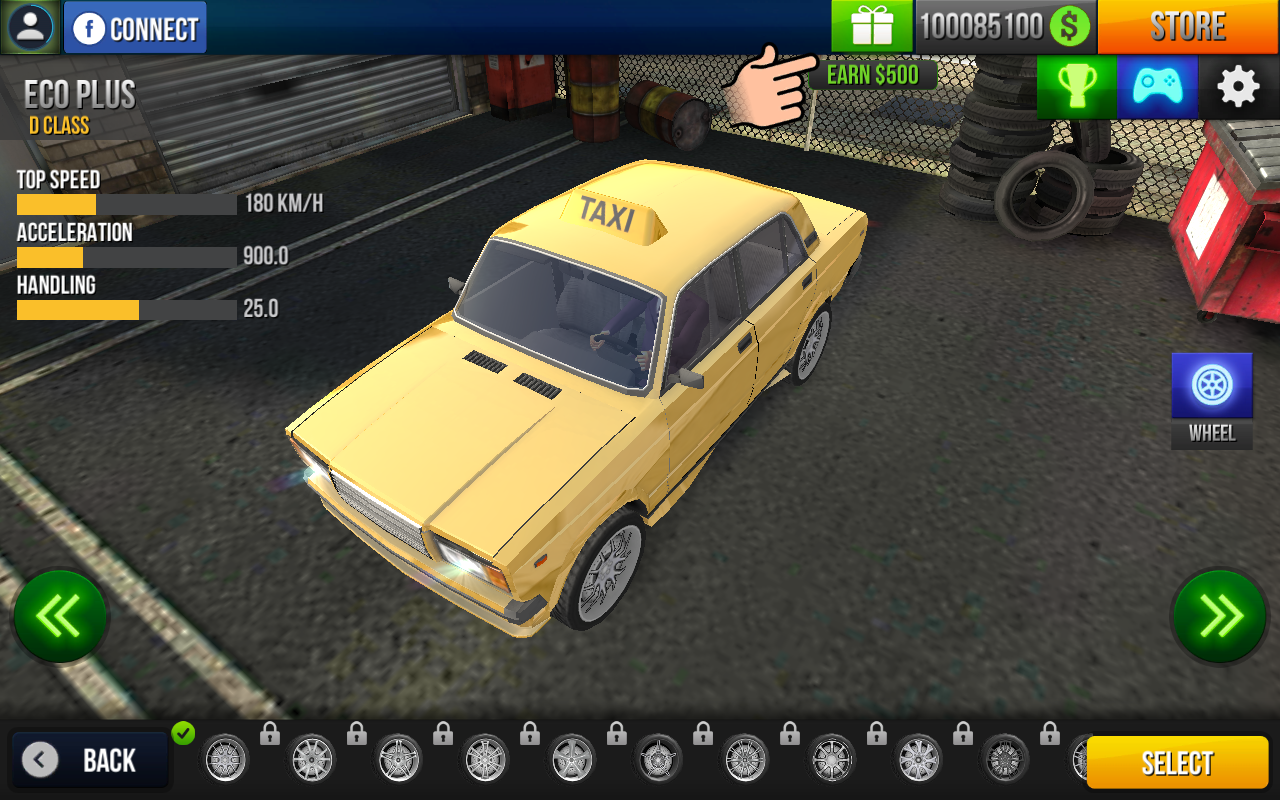
Task: Select the current taxi
Action: click(1177, 763)
